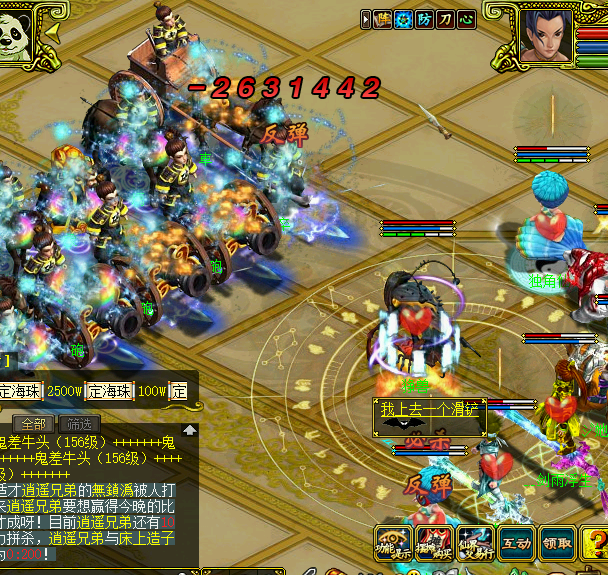The height and width of the screenshot is (575, 608).
Task: Switch to the 全部 chat tab
Action: click(x=32, y=423)
